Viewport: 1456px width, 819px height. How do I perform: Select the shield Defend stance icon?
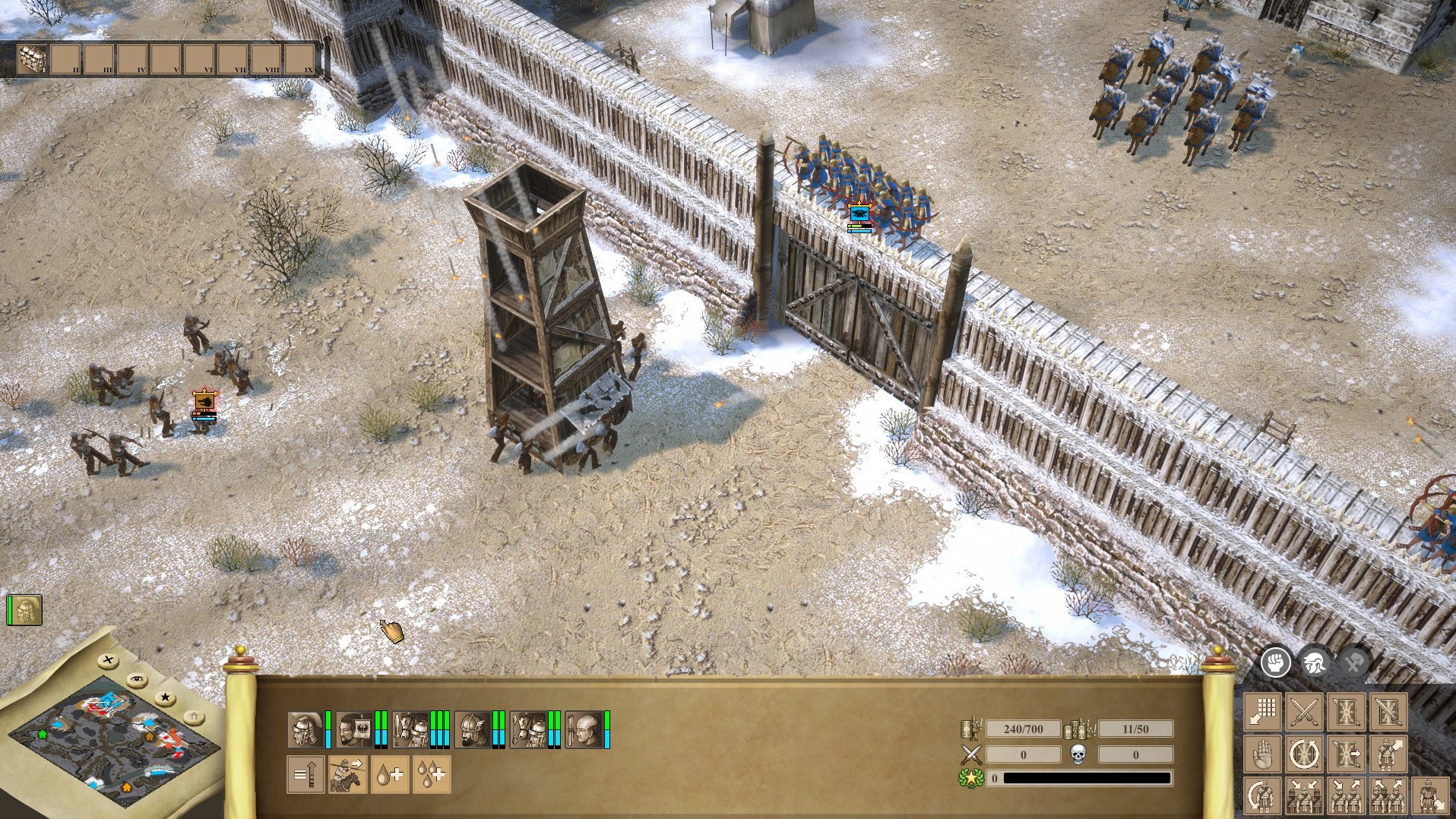(x=1345, y=712)
